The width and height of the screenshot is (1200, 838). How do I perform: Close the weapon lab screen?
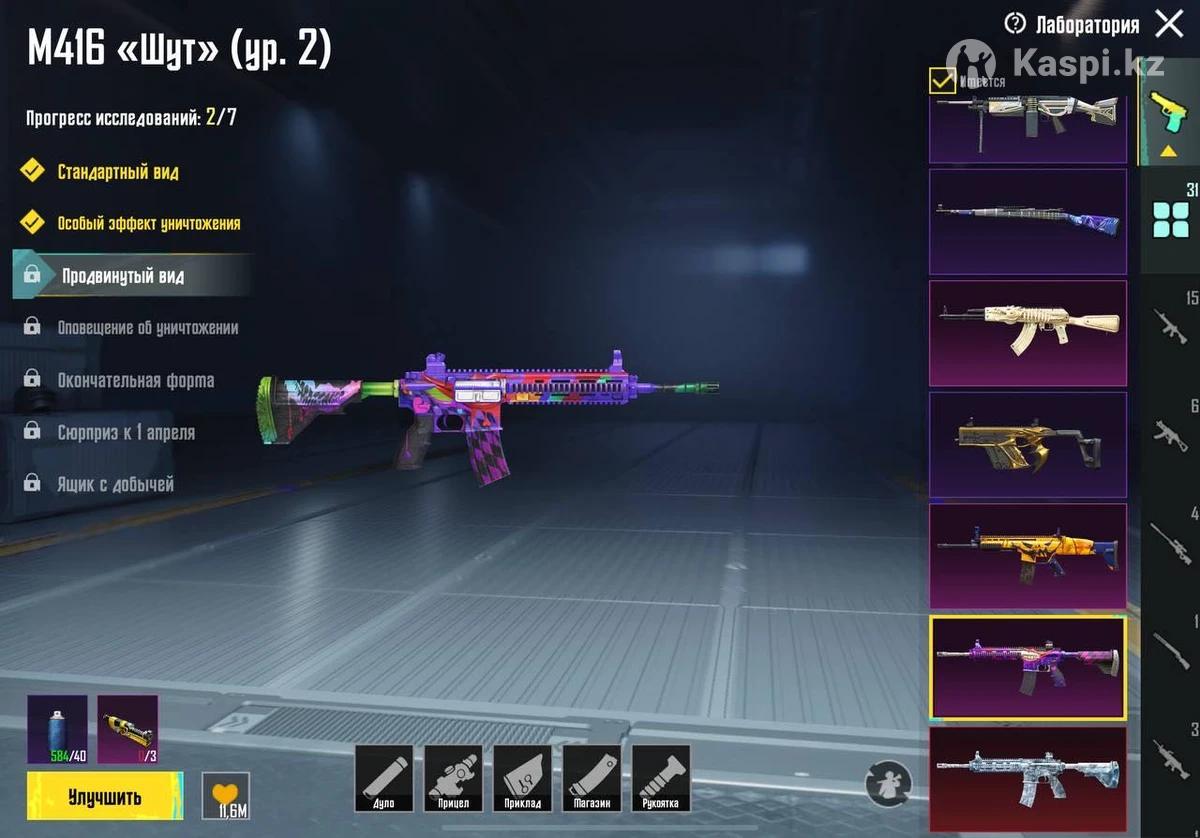[x=1168, y=24]
